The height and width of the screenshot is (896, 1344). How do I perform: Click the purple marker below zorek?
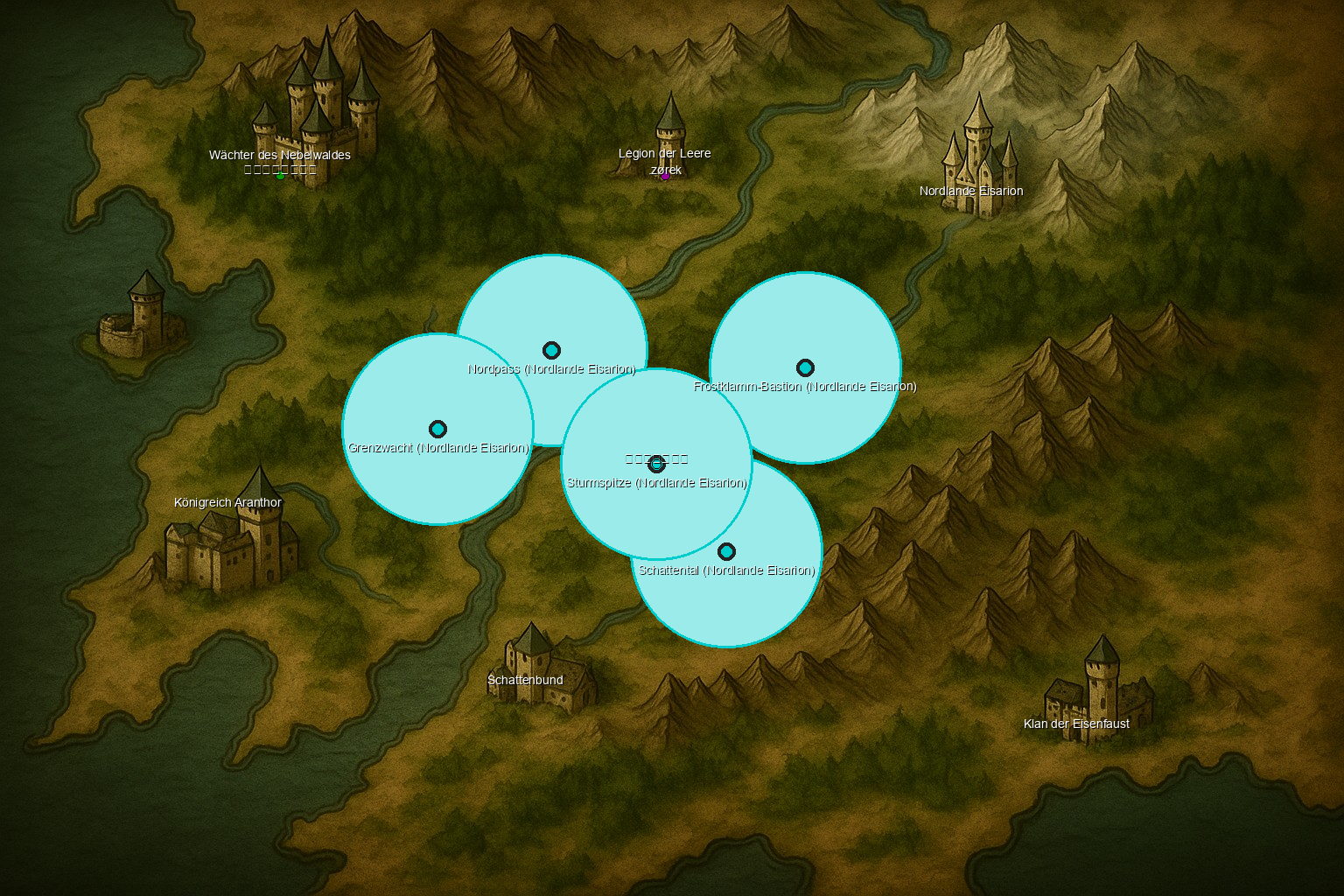[665, 177]
